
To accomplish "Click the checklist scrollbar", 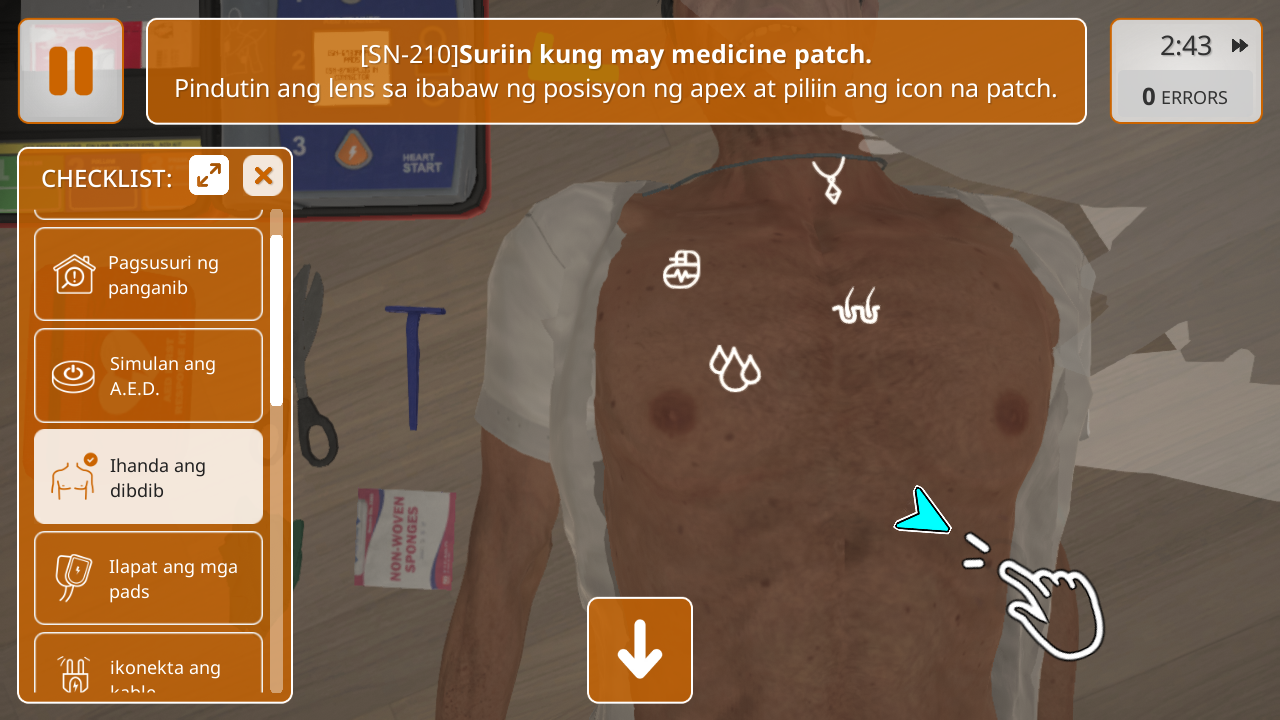I will point(276,320).
